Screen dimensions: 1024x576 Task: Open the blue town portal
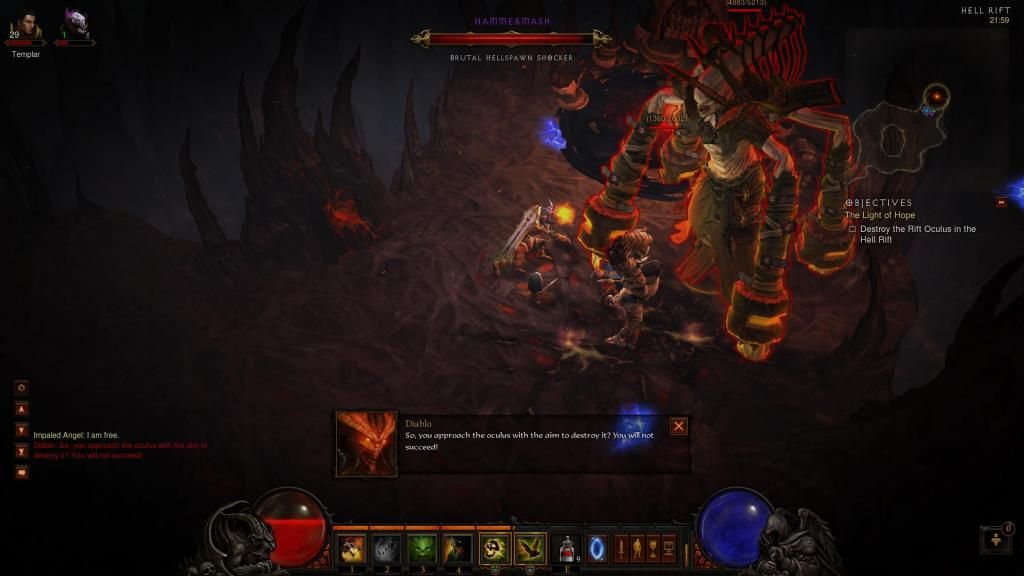(x=597, y=548)
